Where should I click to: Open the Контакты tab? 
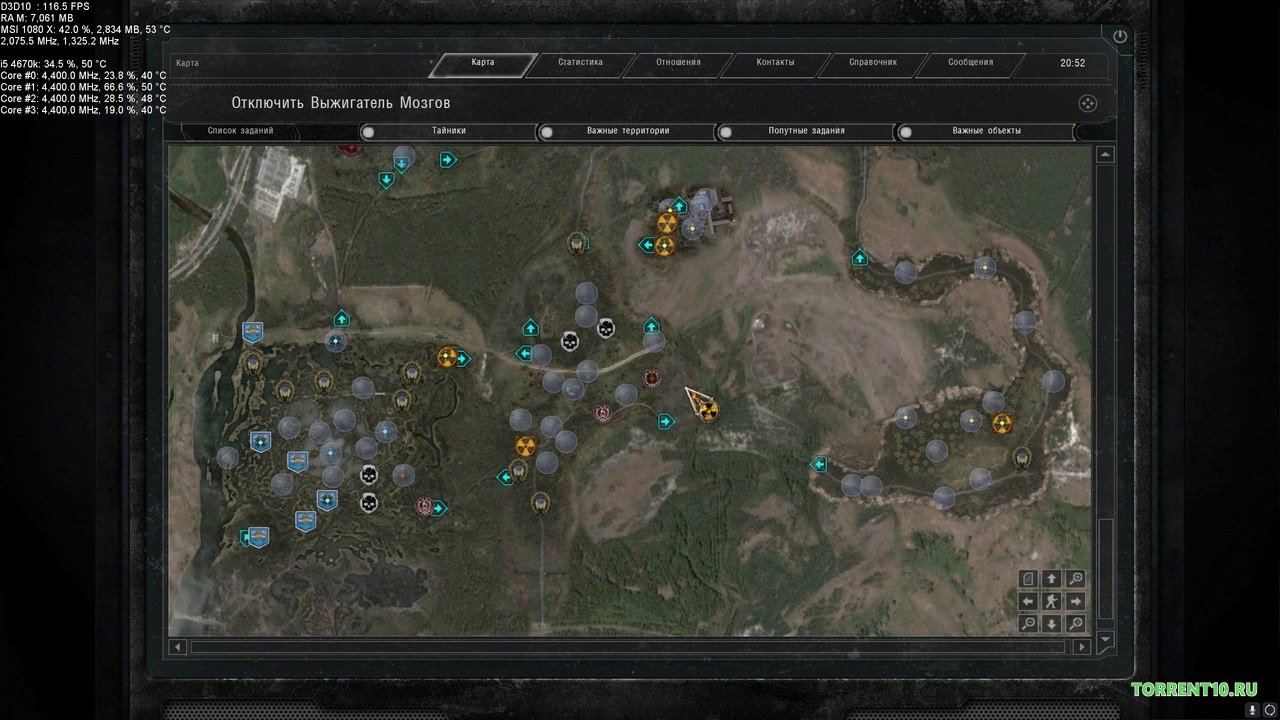(x=775, y=63)
